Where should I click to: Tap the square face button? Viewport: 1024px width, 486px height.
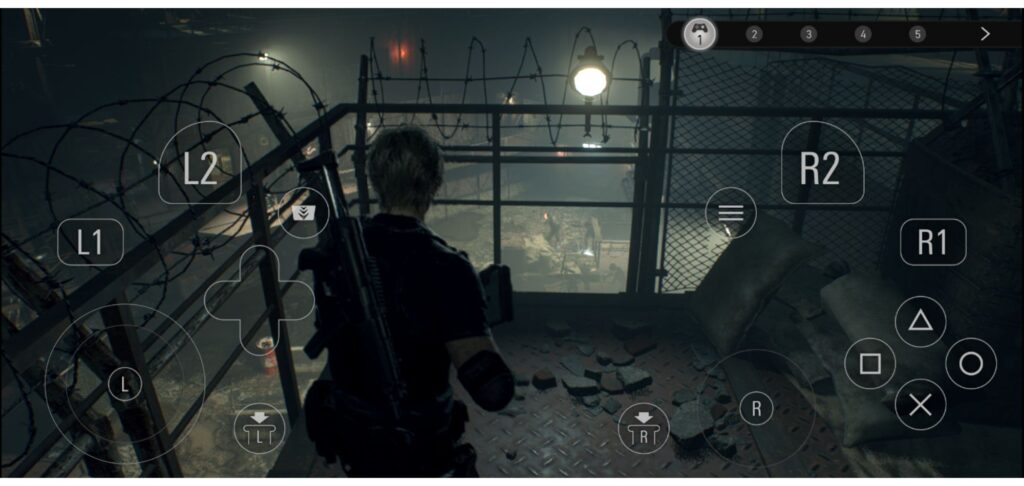pyautogui.click(x=870, y=364)
